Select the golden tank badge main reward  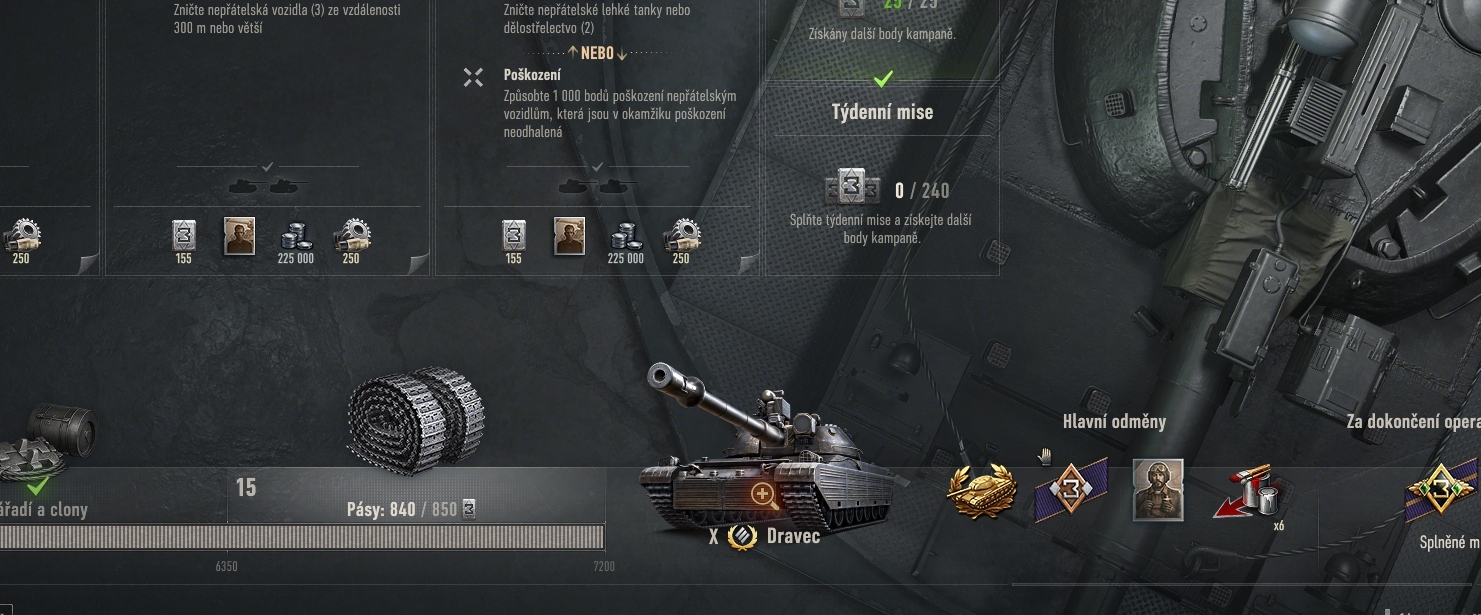(982, 491)
